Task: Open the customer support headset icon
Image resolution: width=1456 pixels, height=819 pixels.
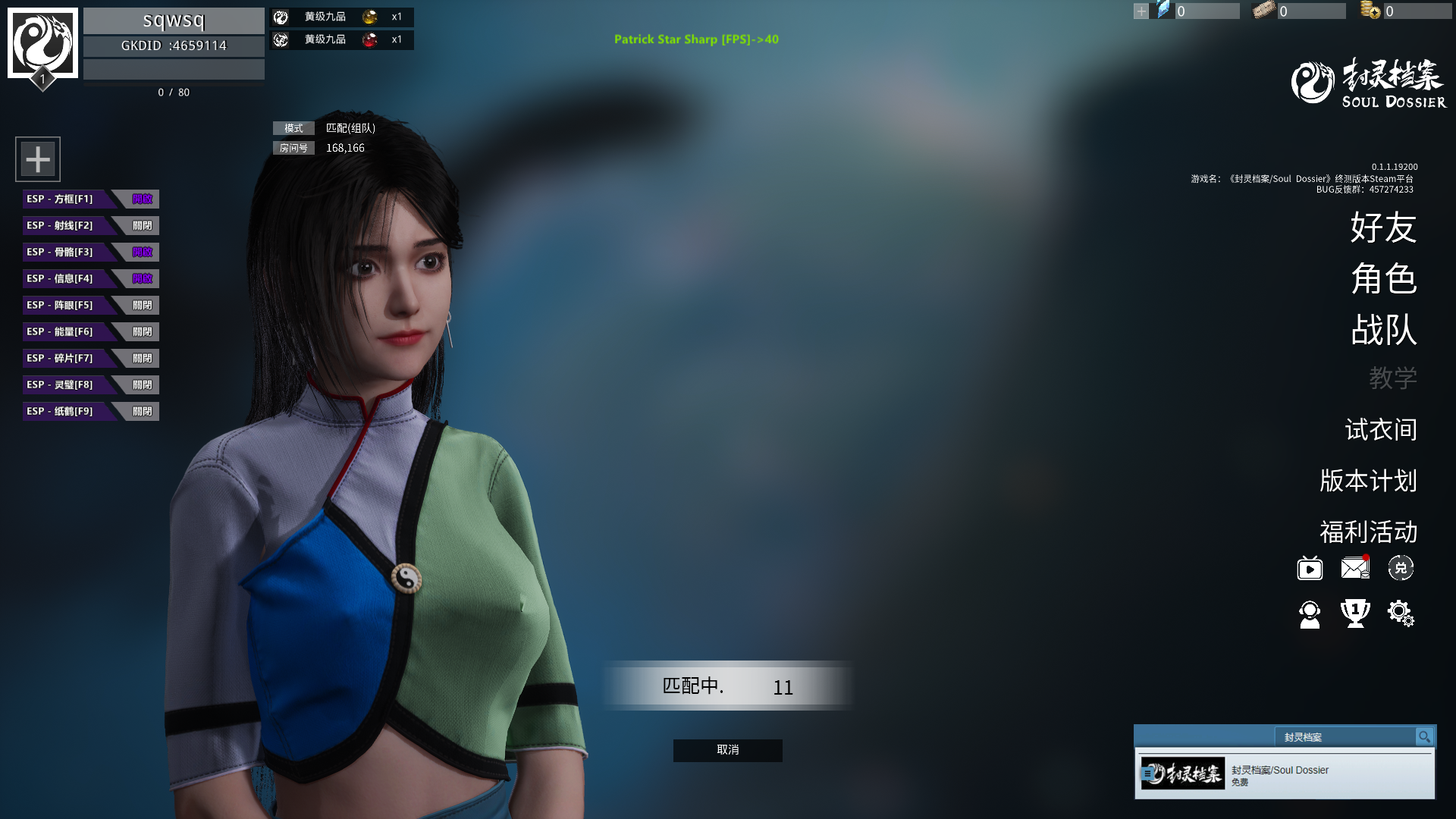Action: pyautogui.click(x=1310, y=614)
